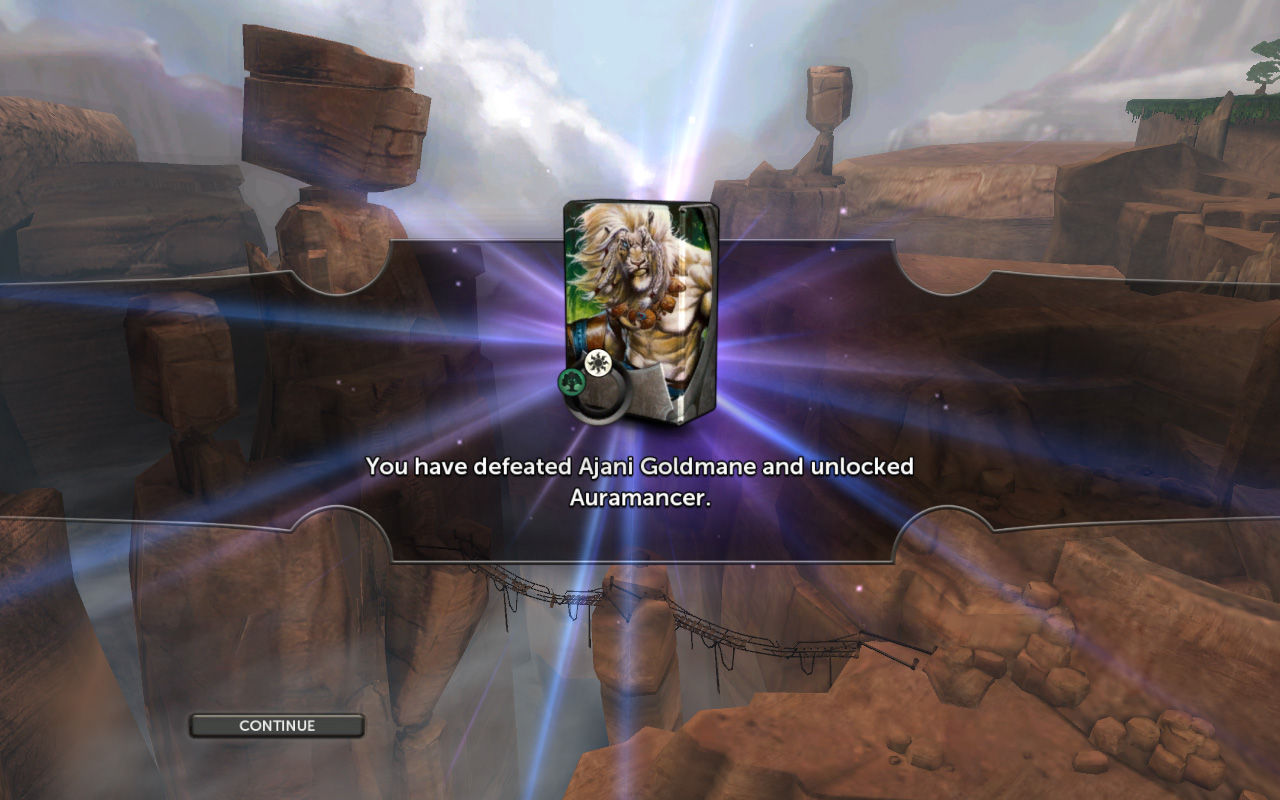Select the Ajani Goldmane deck box
Viewport: 1280px width, 800px height.
pyautogui.click(x=640, y=312)
